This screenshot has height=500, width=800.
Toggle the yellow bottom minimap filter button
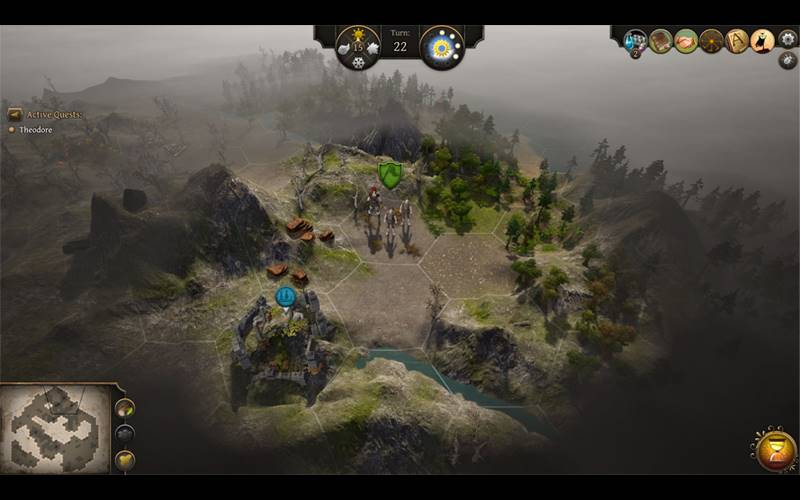point(125,459)
